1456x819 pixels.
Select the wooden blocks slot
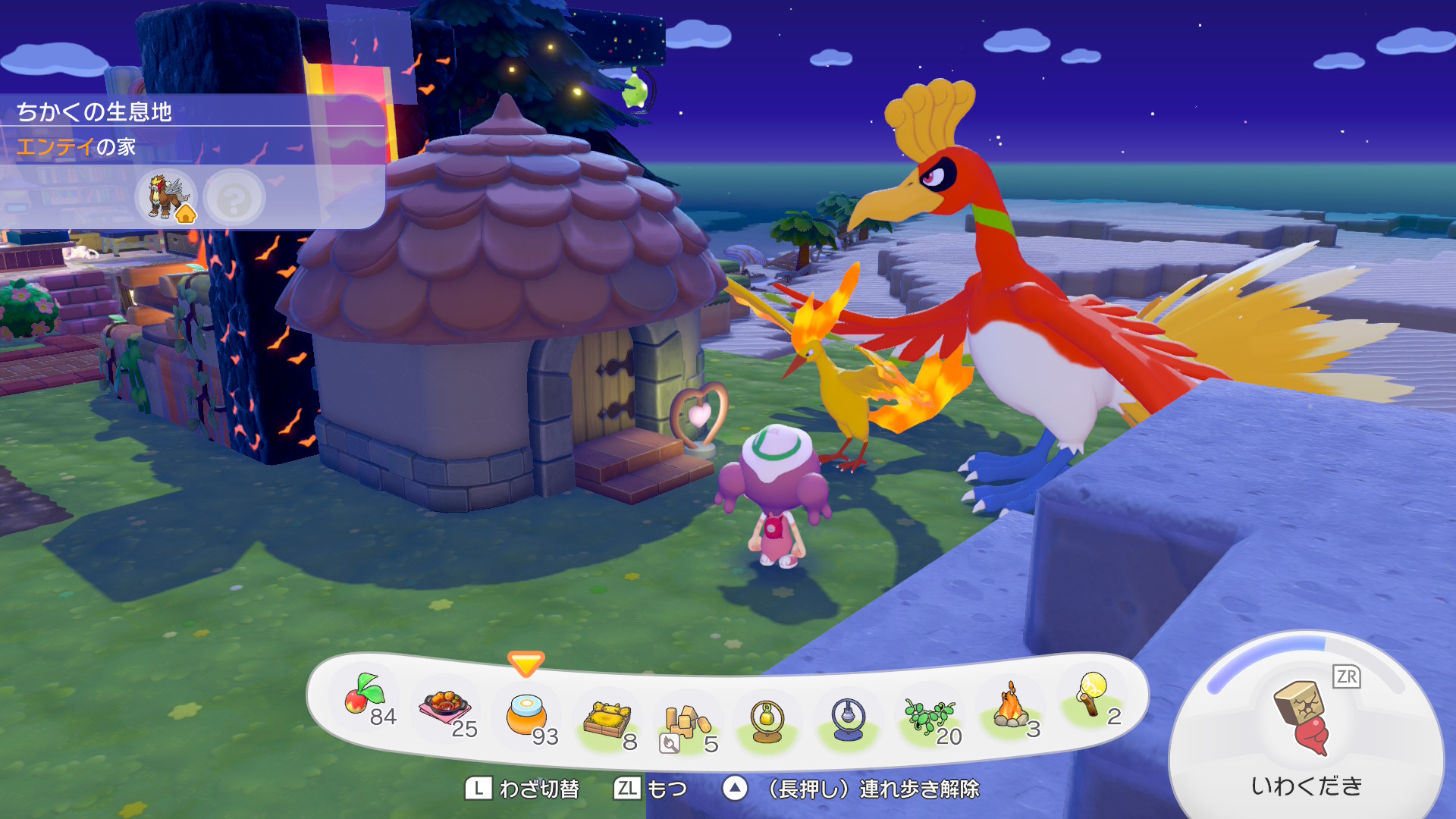coord(687,723)
